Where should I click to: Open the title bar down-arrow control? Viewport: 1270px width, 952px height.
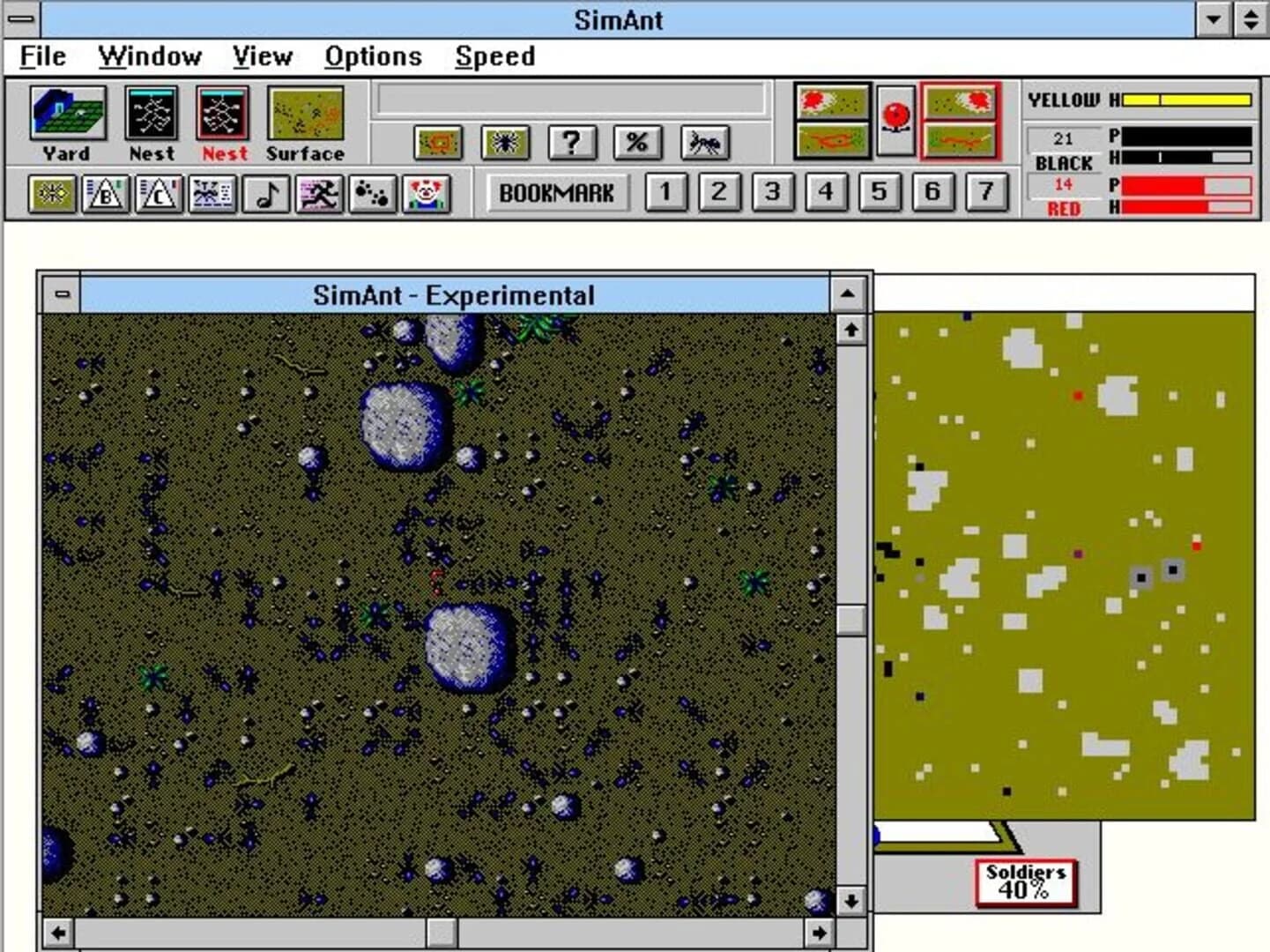click(1213, 19)
